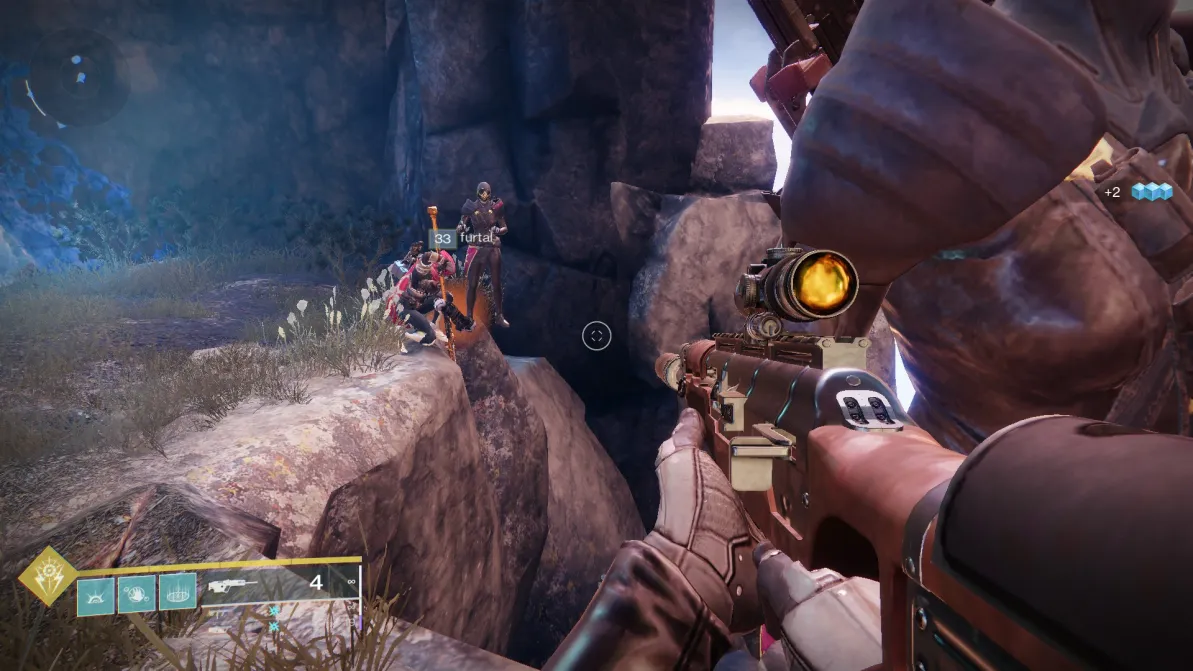Use the class ability rift icon
This screenshot has height=671, width=1193.
[x=178, y=595]
